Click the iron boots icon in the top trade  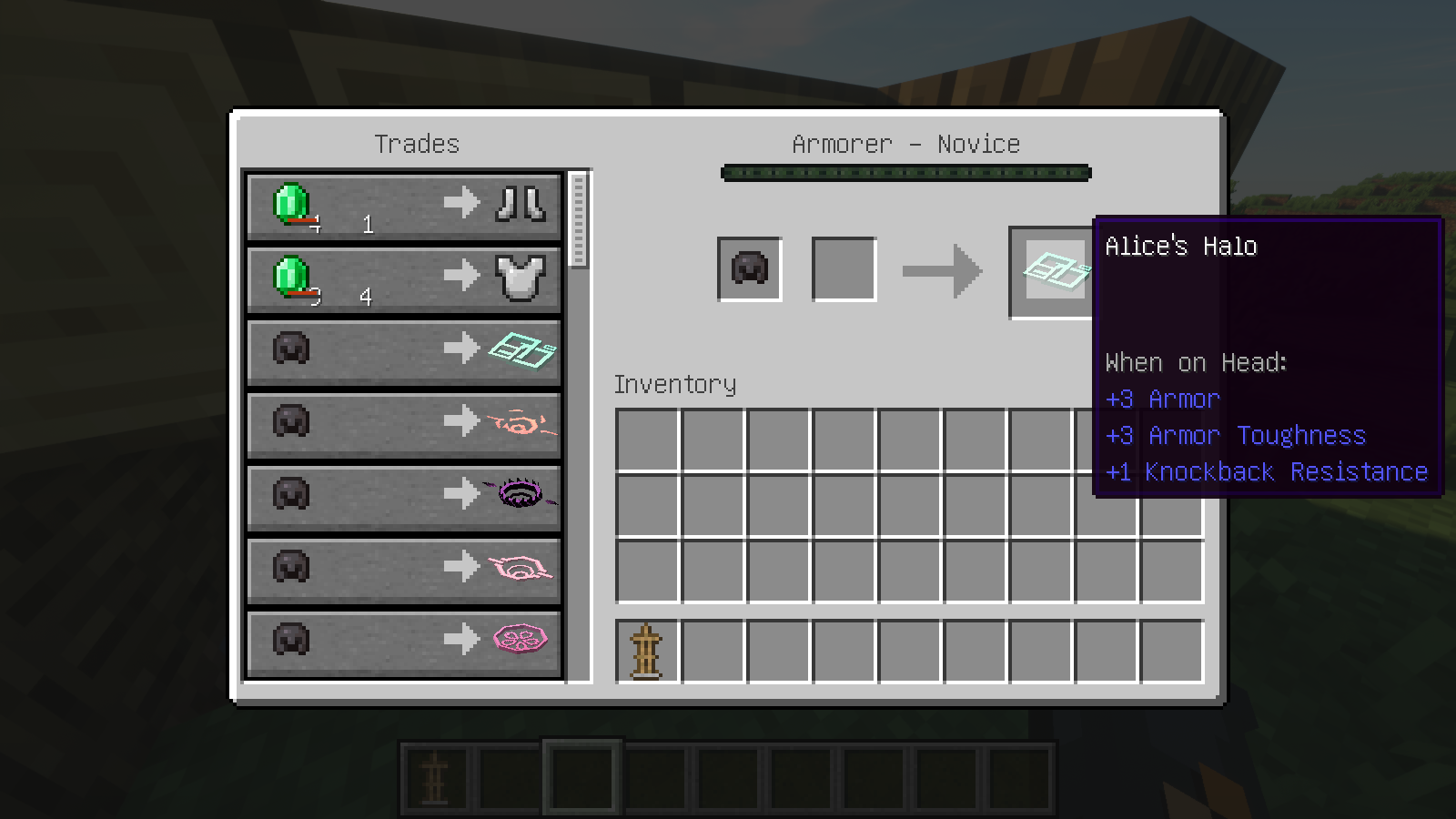521,202
